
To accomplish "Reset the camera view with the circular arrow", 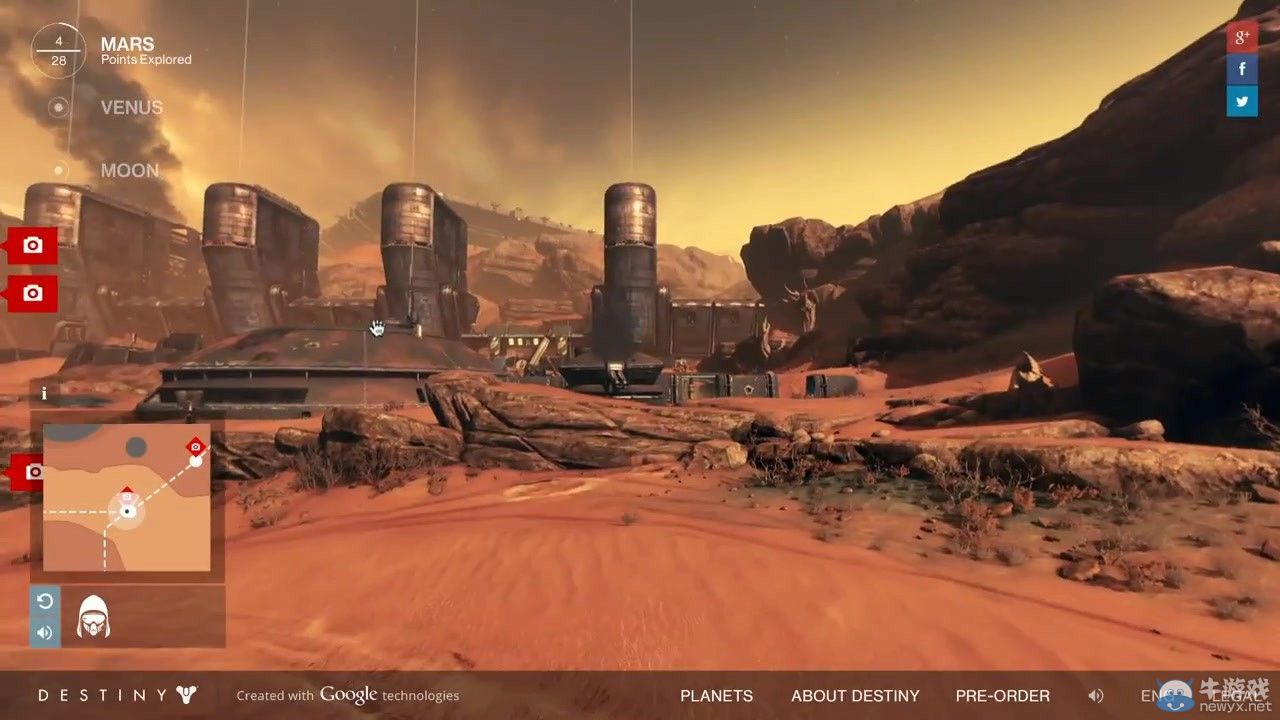I will [x=44, y=601].
